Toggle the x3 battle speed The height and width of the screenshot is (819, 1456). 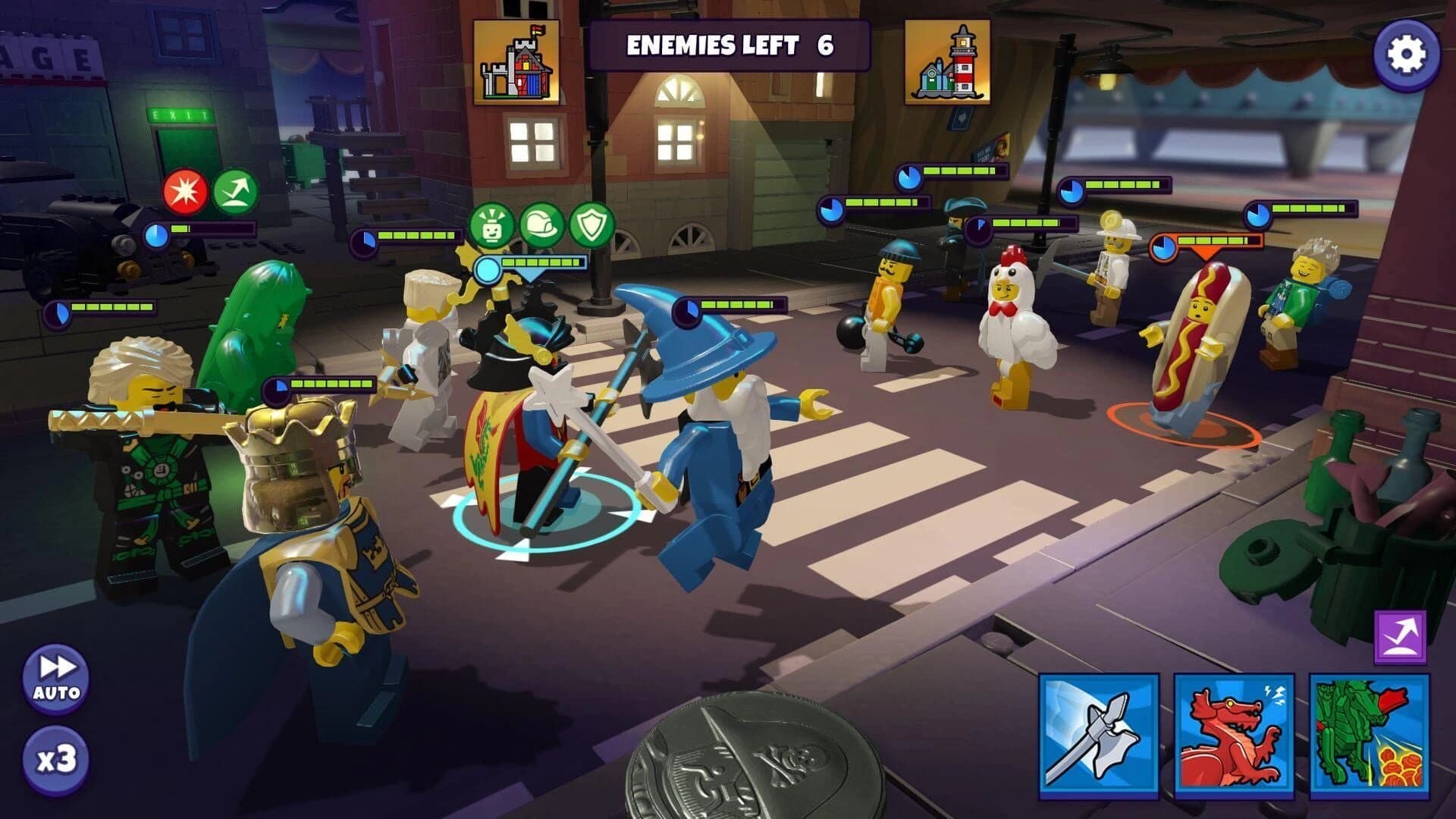[57, 758]
